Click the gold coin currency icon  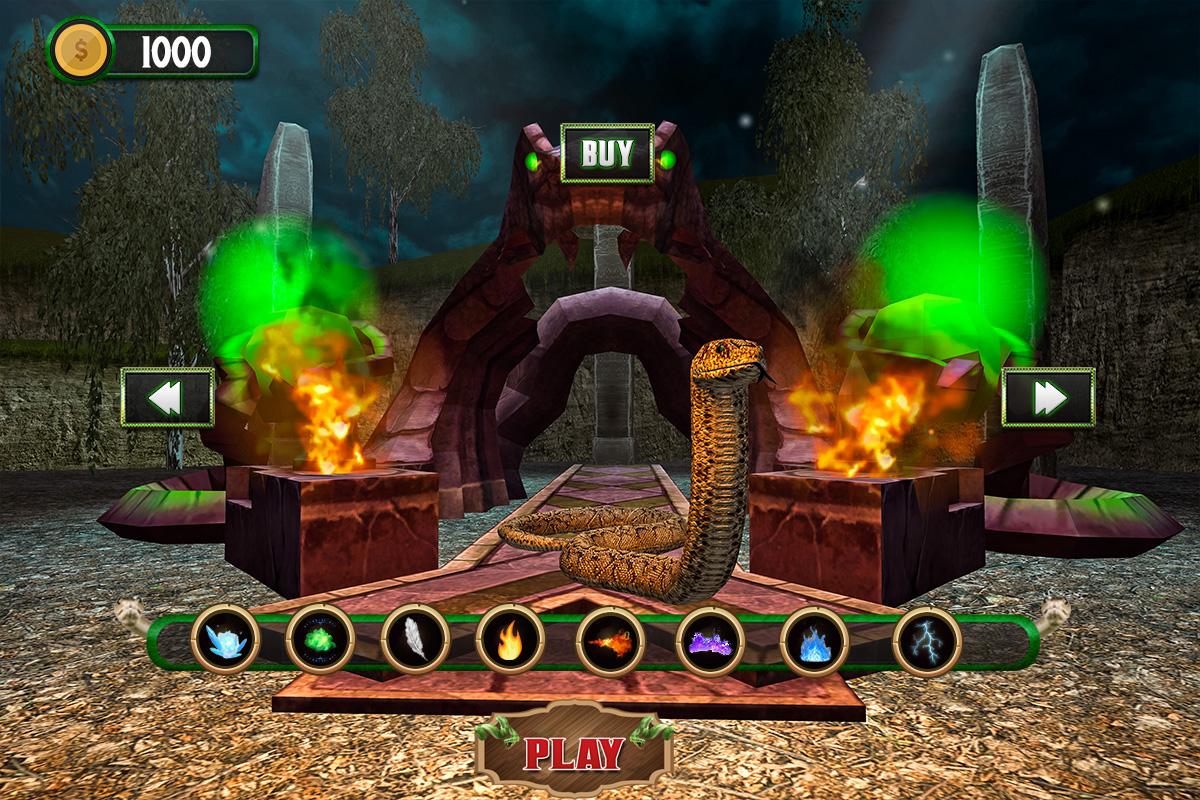pos(81,51)
